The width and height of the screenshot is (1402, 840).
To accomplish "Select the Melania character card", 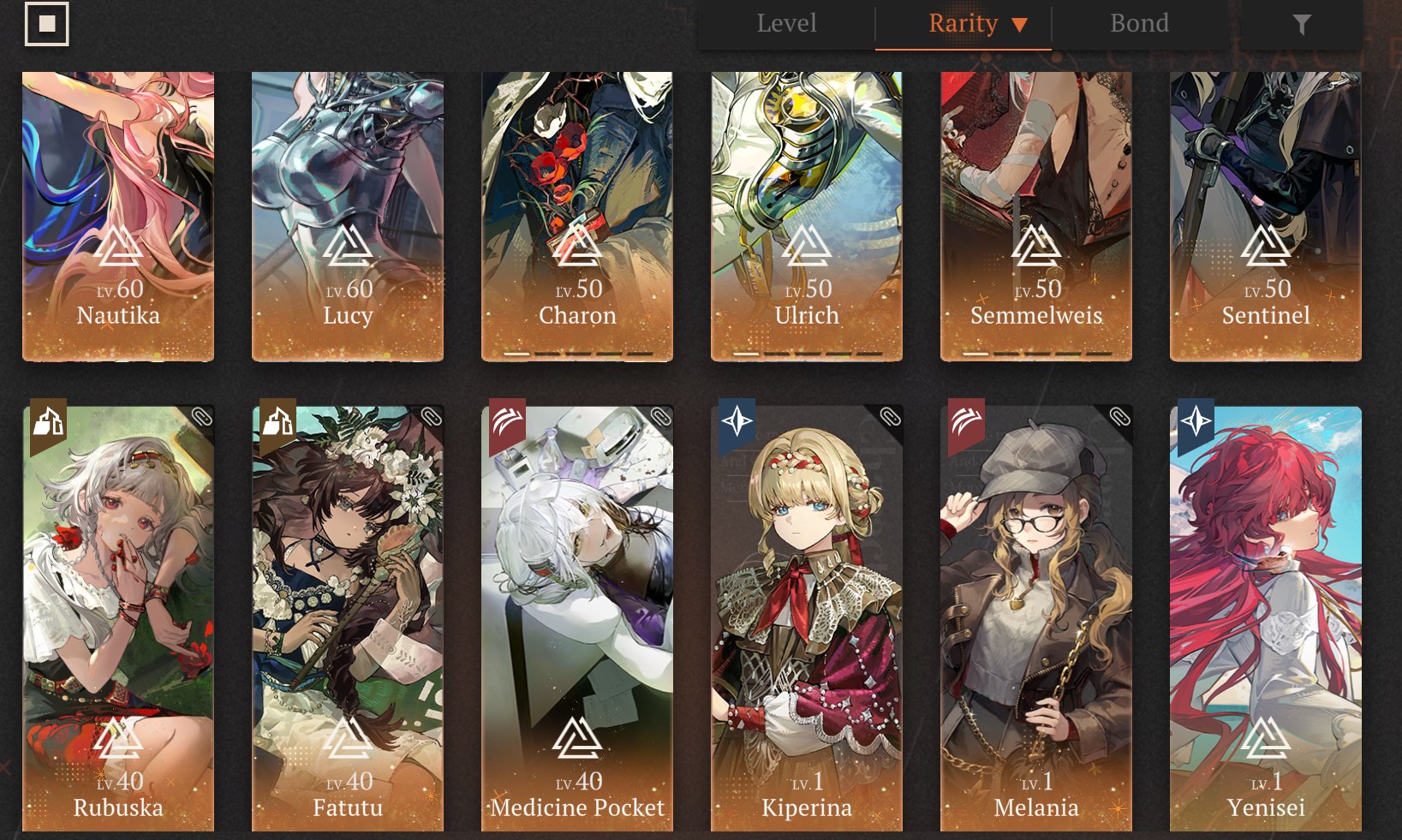I will 1036,617.
